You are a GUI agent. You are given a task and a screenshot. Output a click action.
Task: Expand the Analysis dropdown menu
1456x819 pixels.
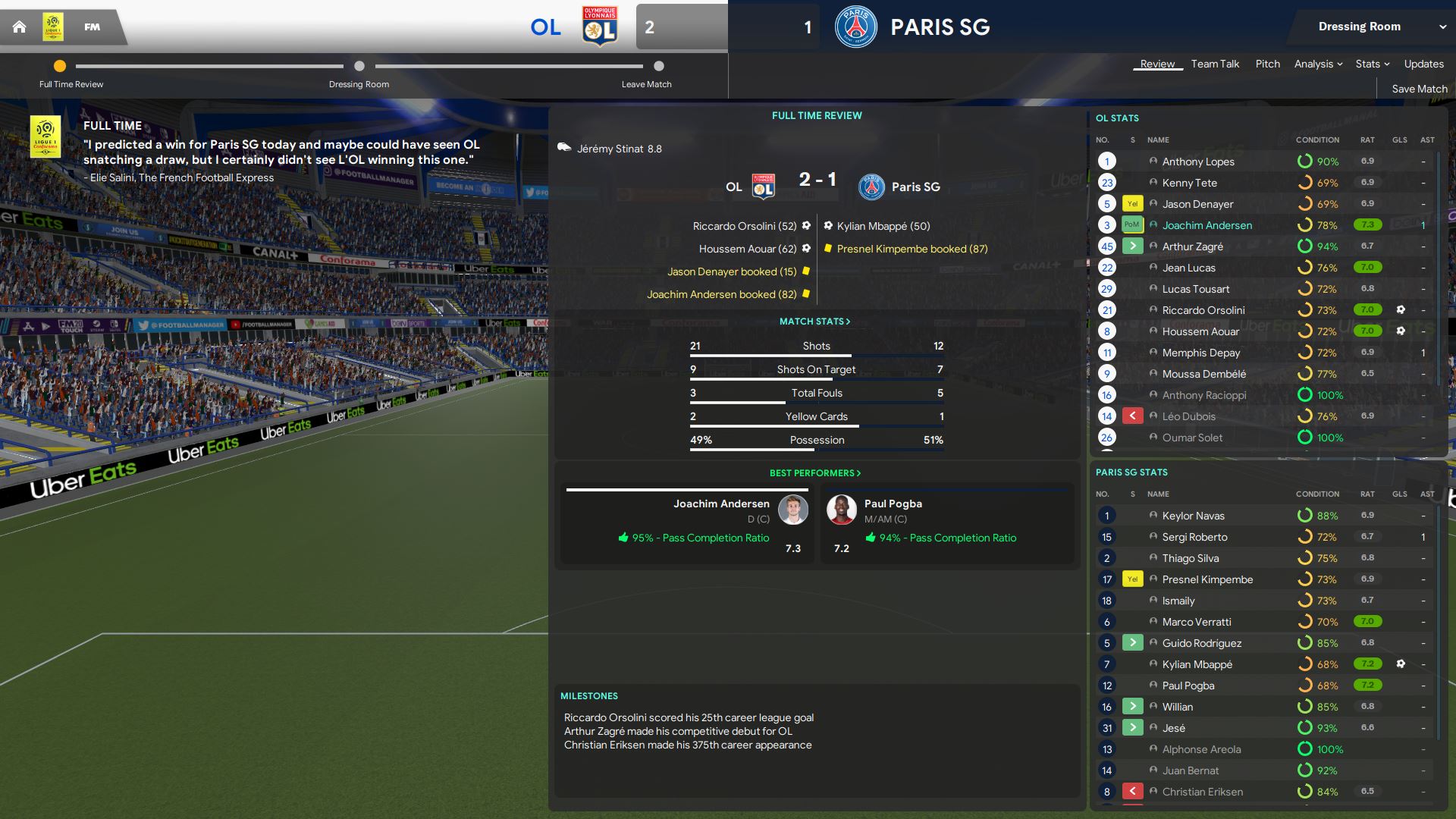pyautogui.click(x=1318, y=64)
